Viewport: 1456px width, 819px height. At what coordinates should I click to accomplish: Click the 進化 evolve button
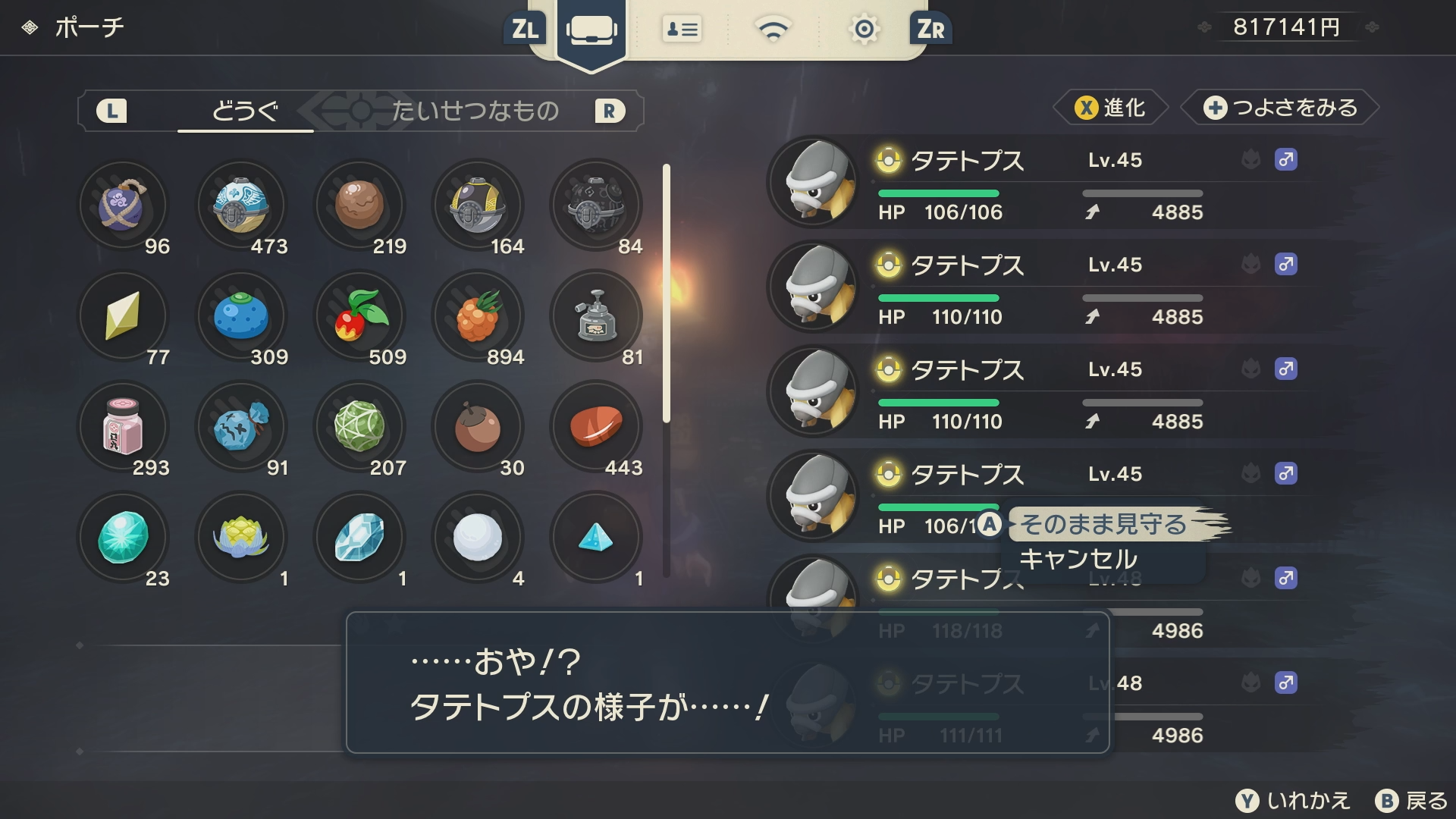[1110, 108]
